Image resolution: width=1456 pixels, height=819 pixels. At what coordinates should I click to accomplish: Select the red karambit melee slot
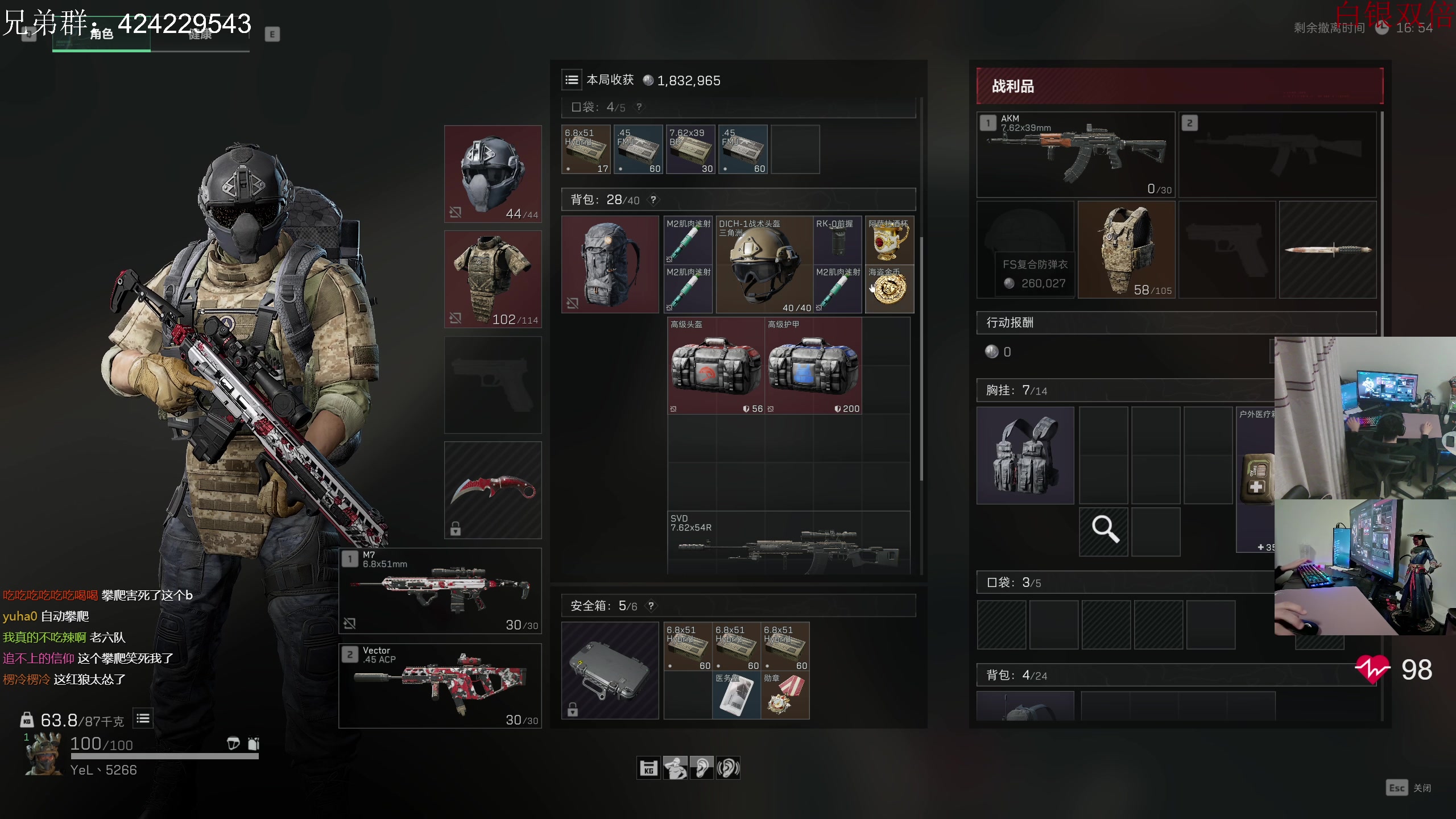coord(493,490)
